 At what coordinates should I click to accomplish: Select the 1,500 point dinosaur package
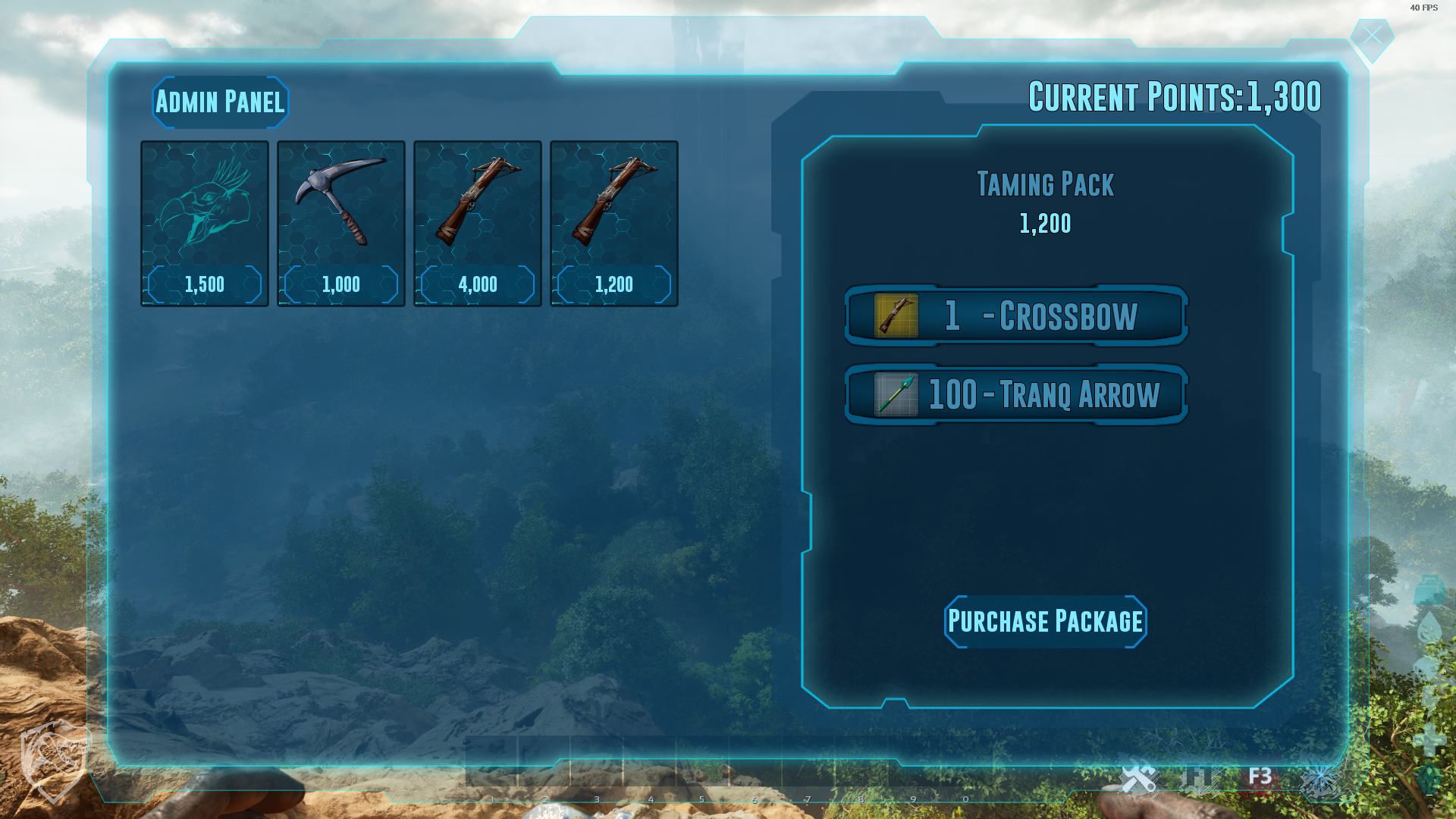205,224
